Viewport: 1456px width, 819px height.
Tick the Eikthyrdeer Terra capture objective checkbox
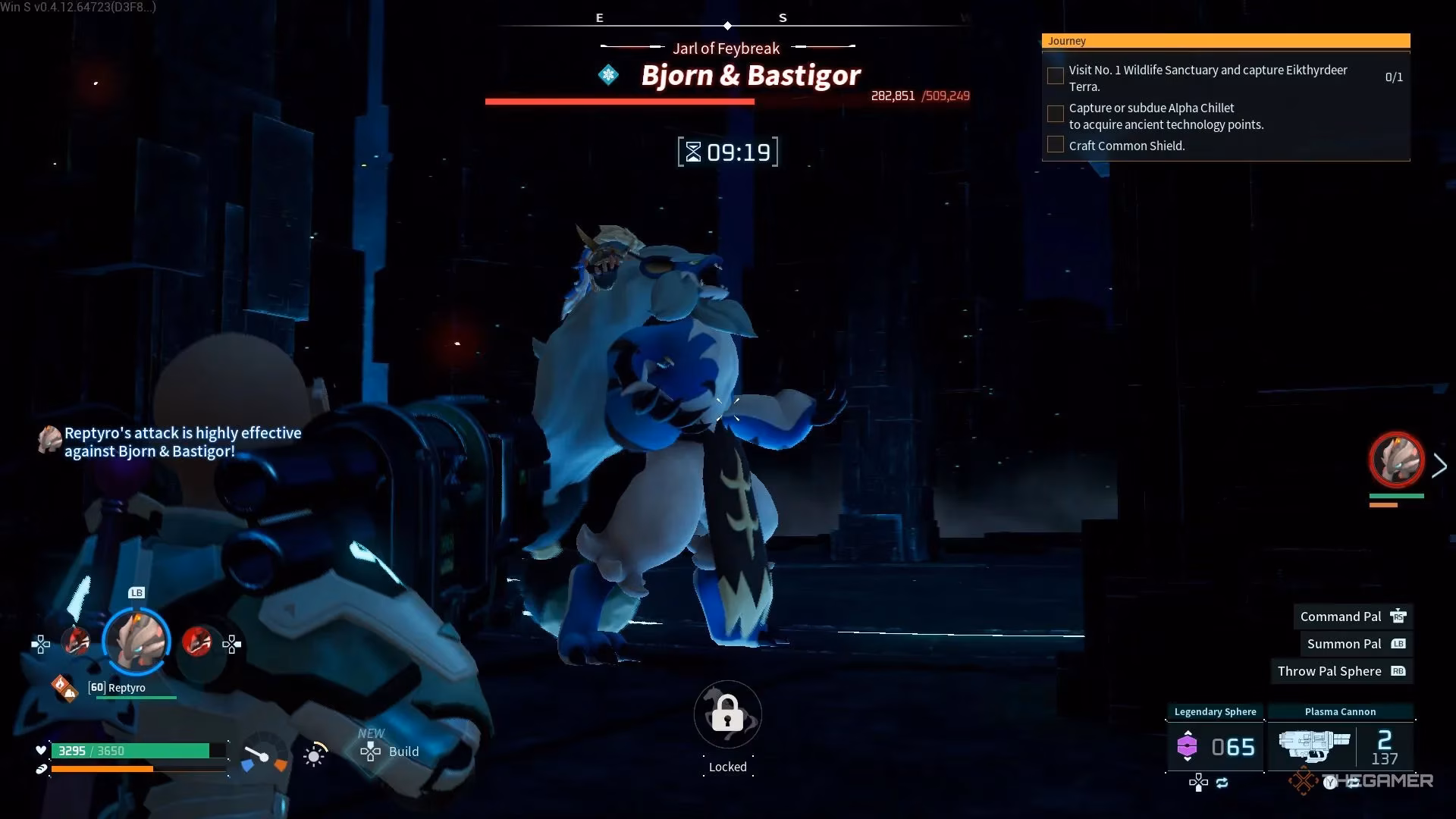point(1055,77)
